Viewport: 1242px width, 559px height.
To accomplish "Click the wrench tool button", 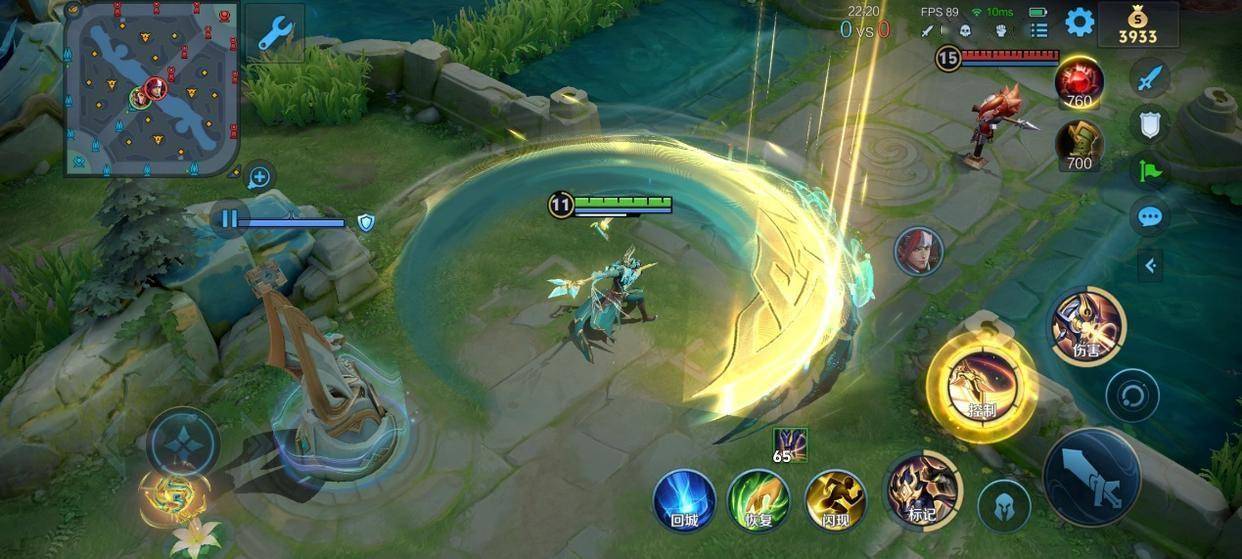I will point(274,33).
